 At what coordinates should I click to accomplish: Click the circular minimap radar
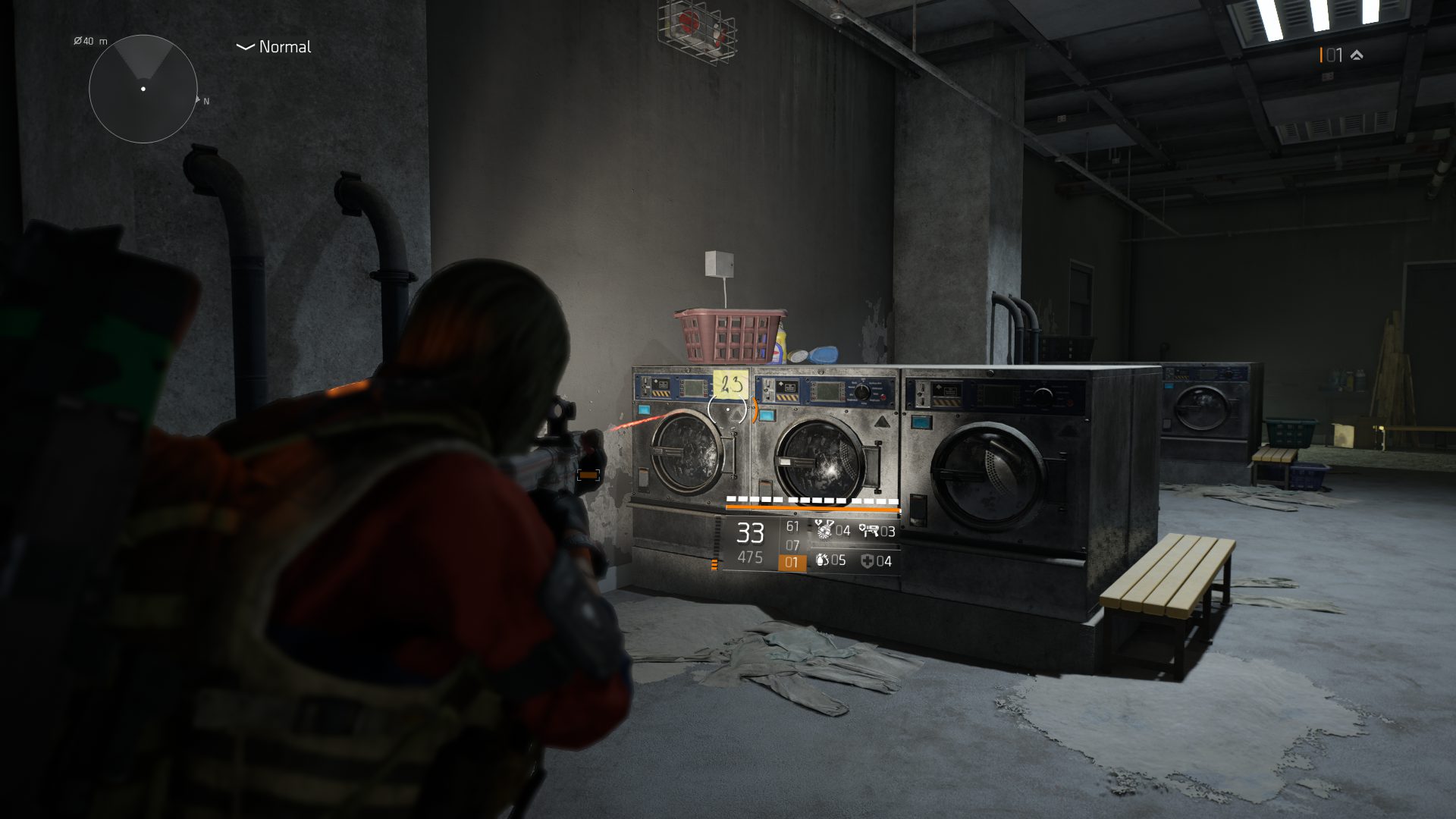pyautogui.click(x=143, y=89)
